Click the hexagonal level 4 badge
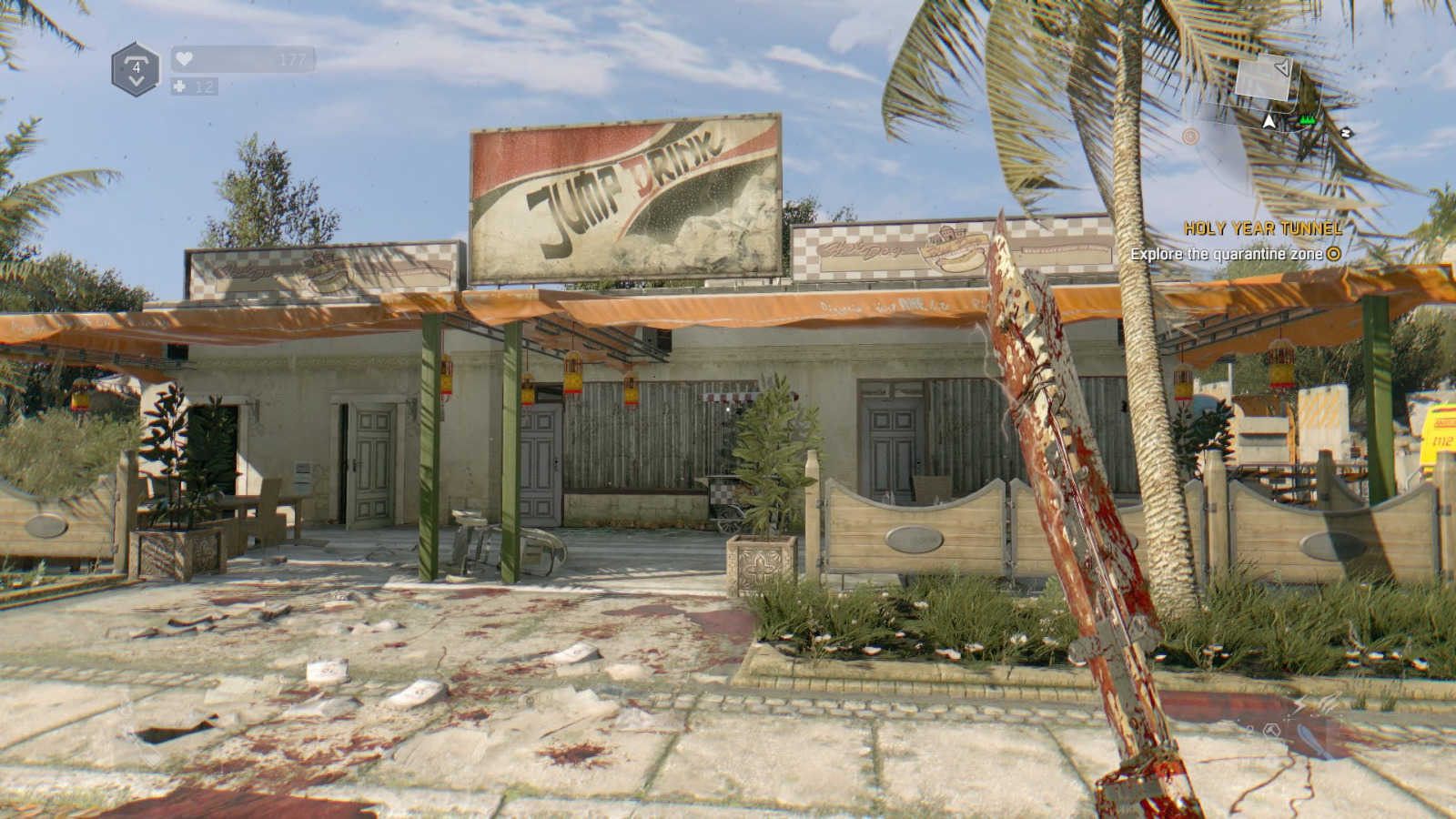 pos(137,66)
